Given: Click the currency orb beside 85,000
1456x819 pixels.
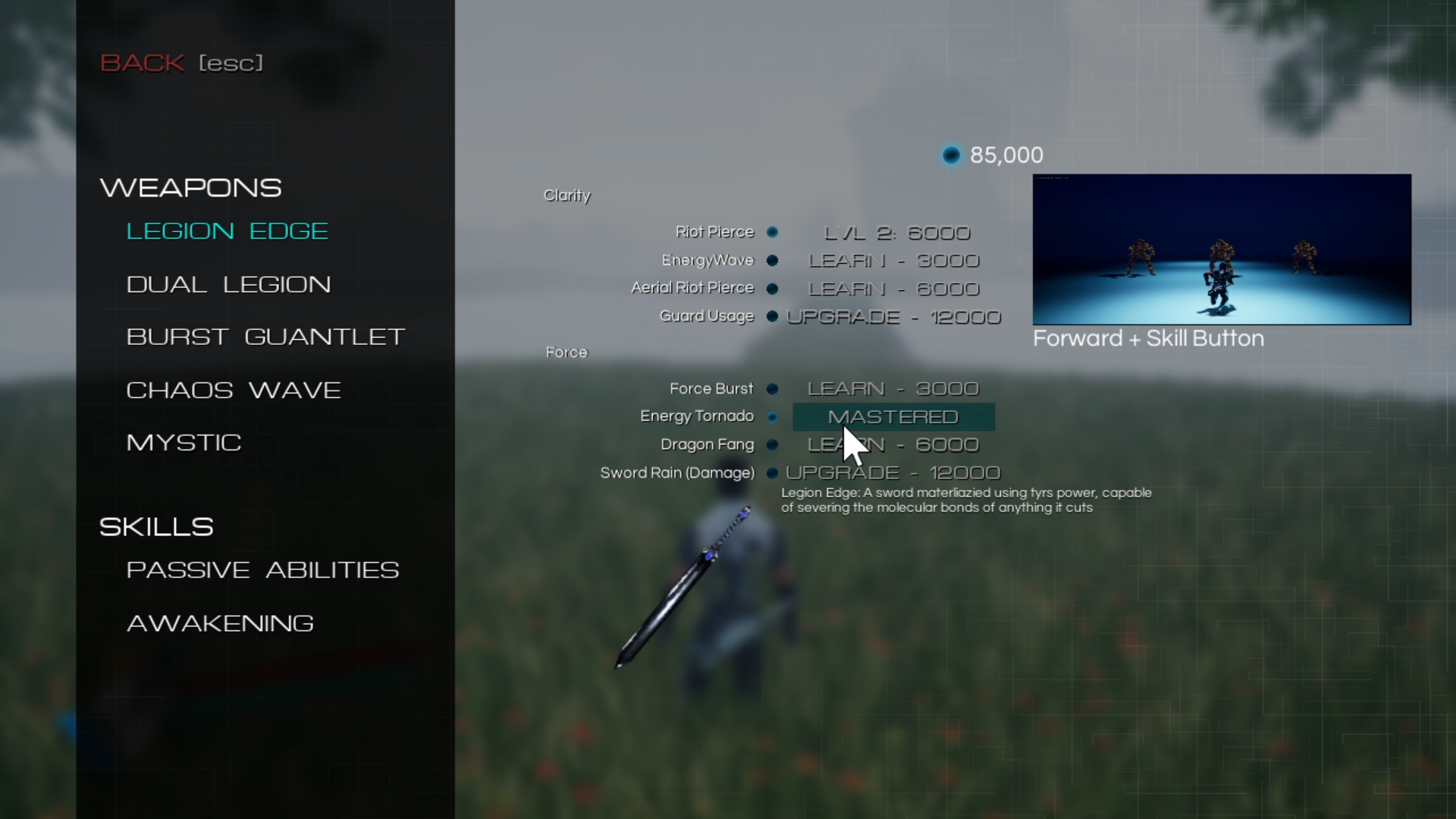Looking at the screenshot, I should click(951, 155).
